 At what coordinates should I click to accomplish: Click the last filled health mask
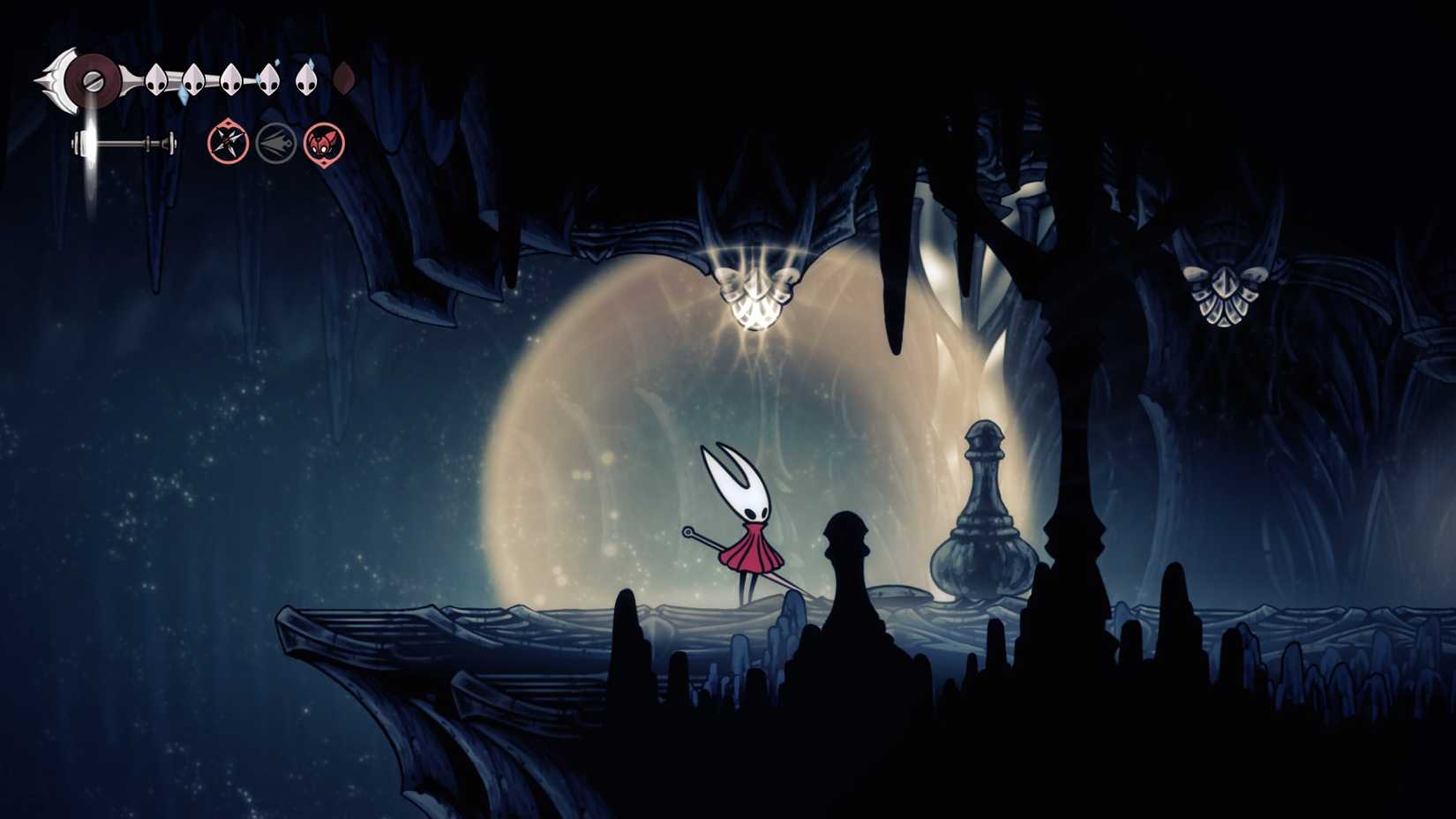pos(304,79)
